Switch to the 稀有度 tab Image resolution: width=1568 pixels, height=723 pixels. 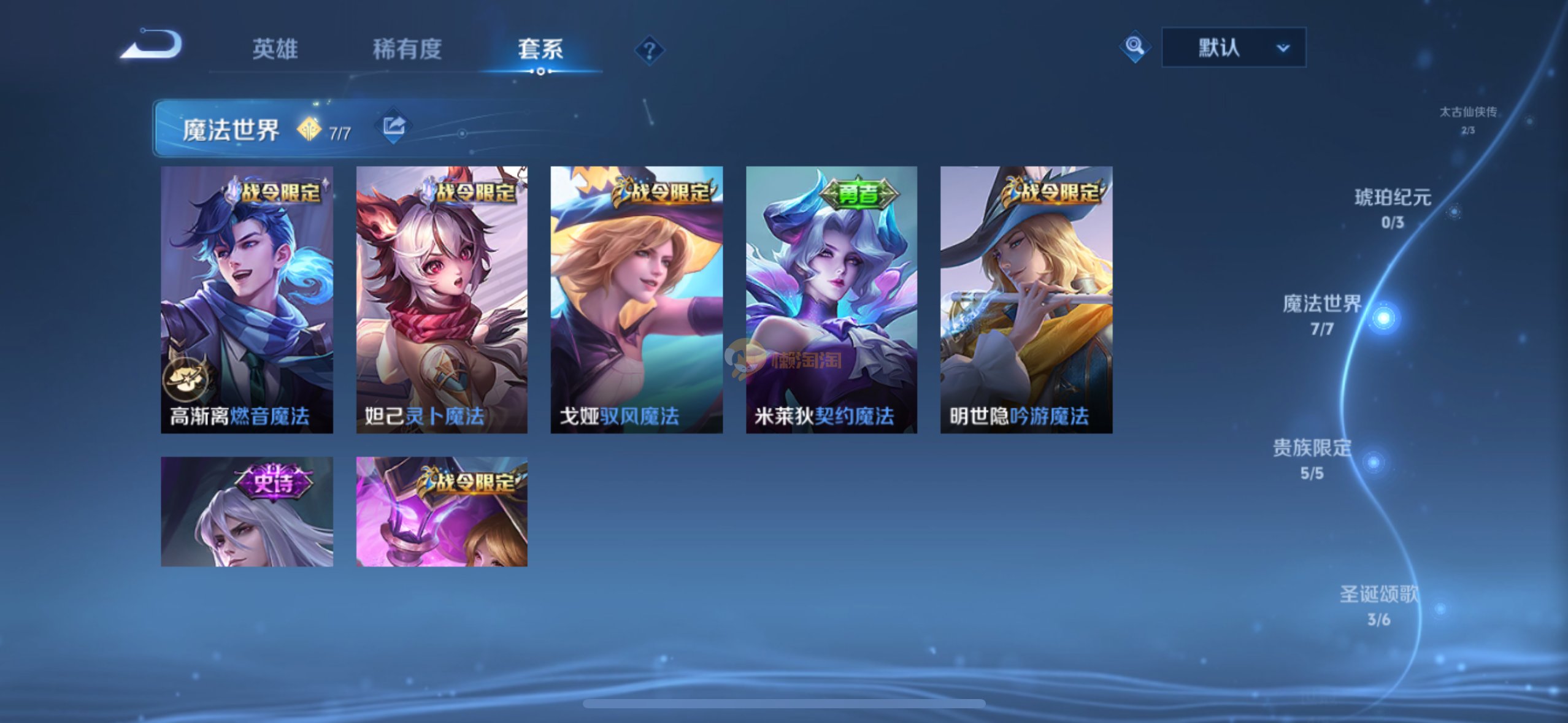407,49
